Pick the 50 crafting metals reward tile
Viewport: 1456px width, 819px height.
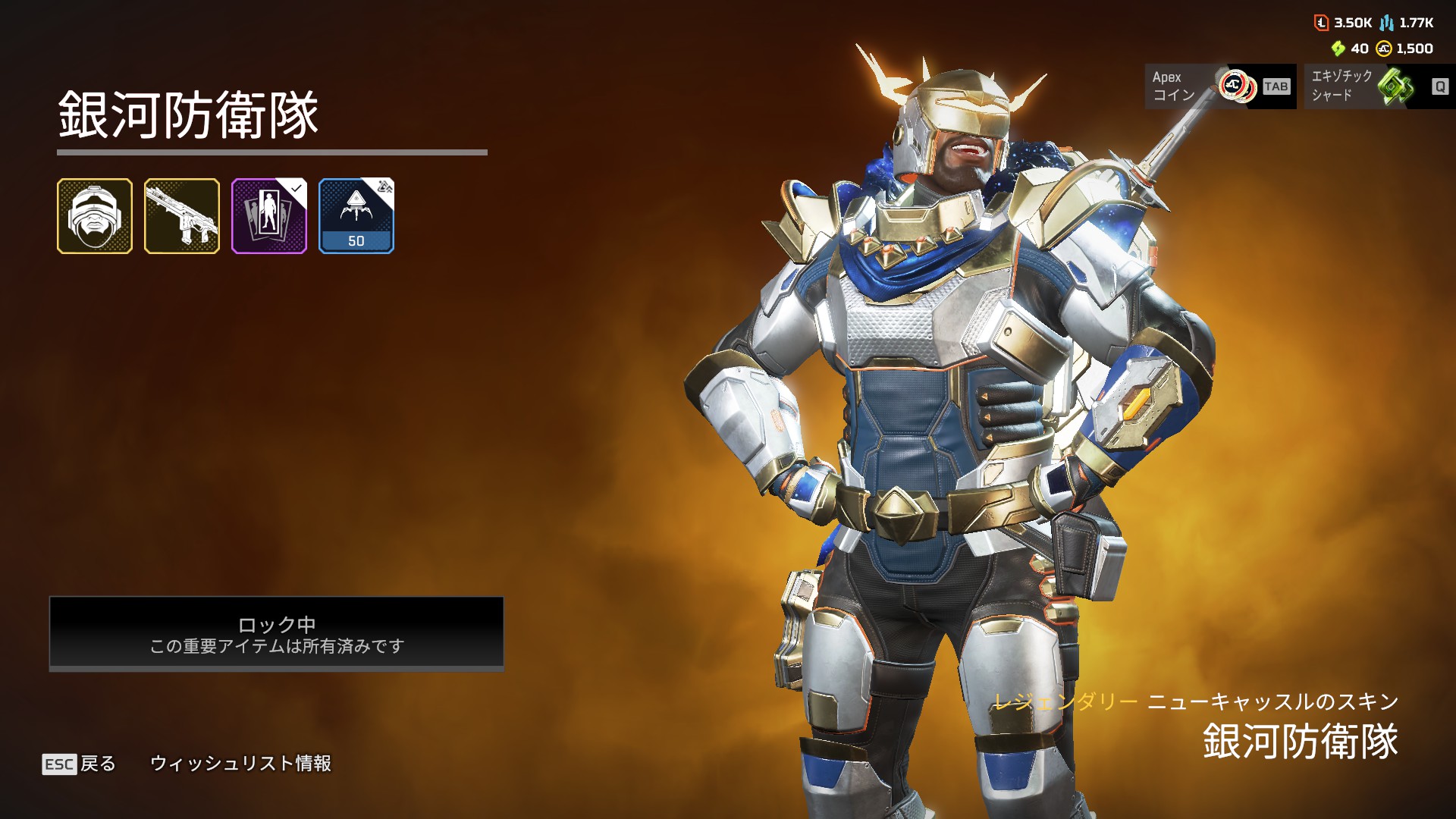356,216
